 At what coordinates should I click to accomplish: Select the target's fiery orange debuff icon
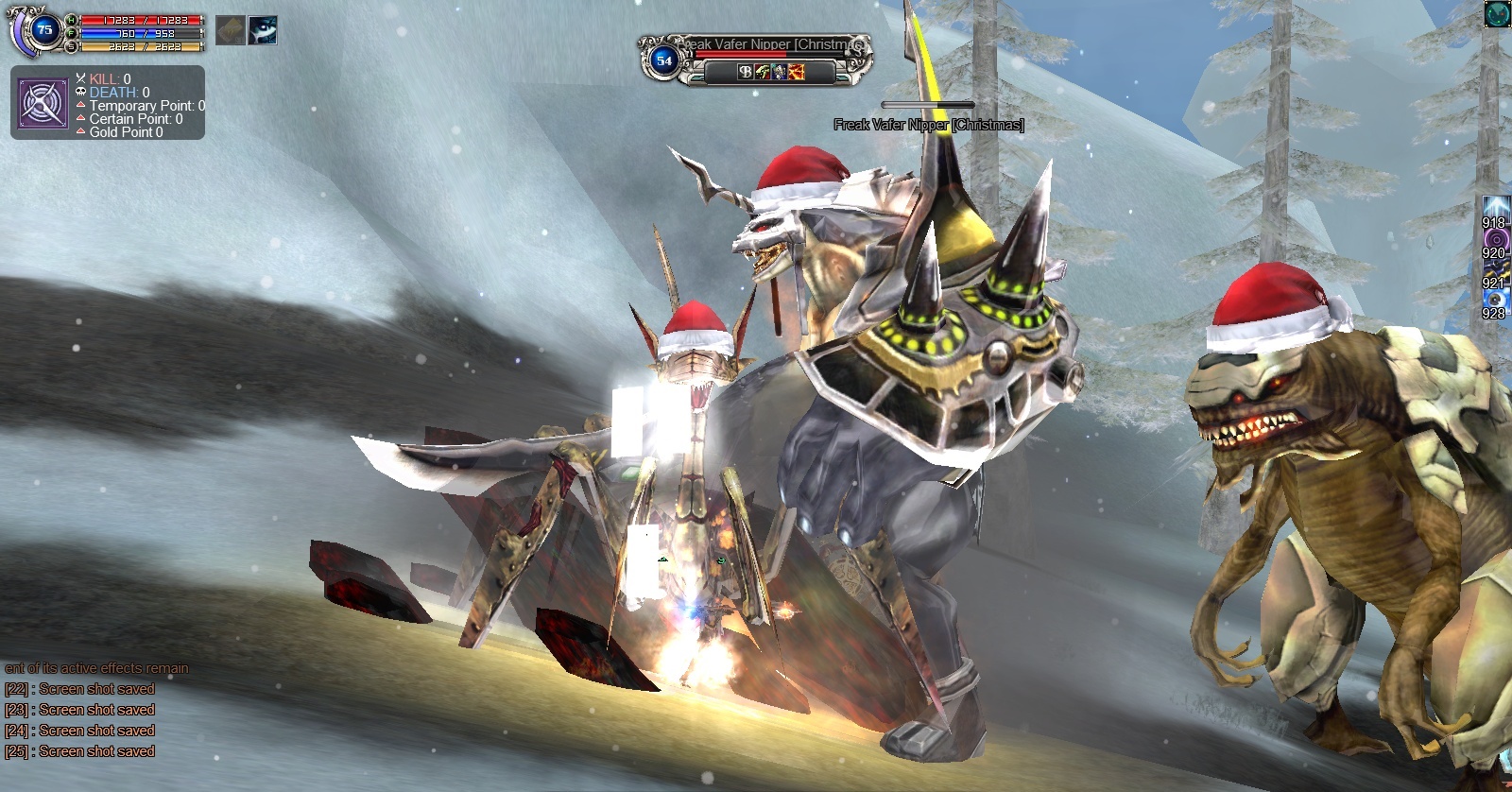click(x=797, y=72)
